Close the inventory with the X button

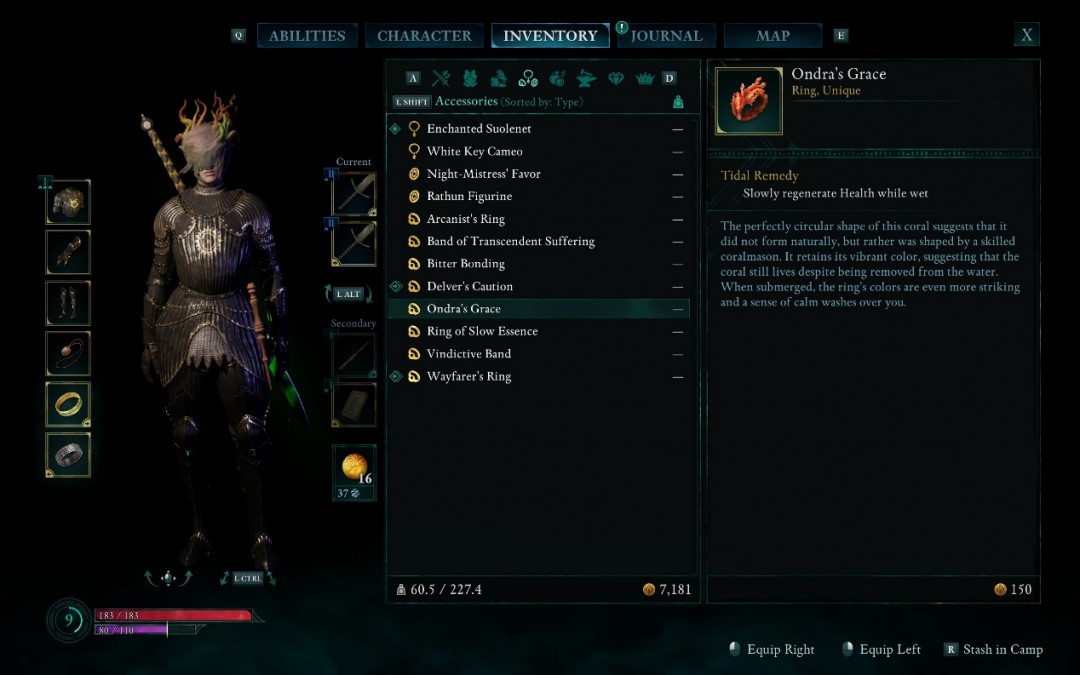pyautogui.click(x=1026, y=36)
